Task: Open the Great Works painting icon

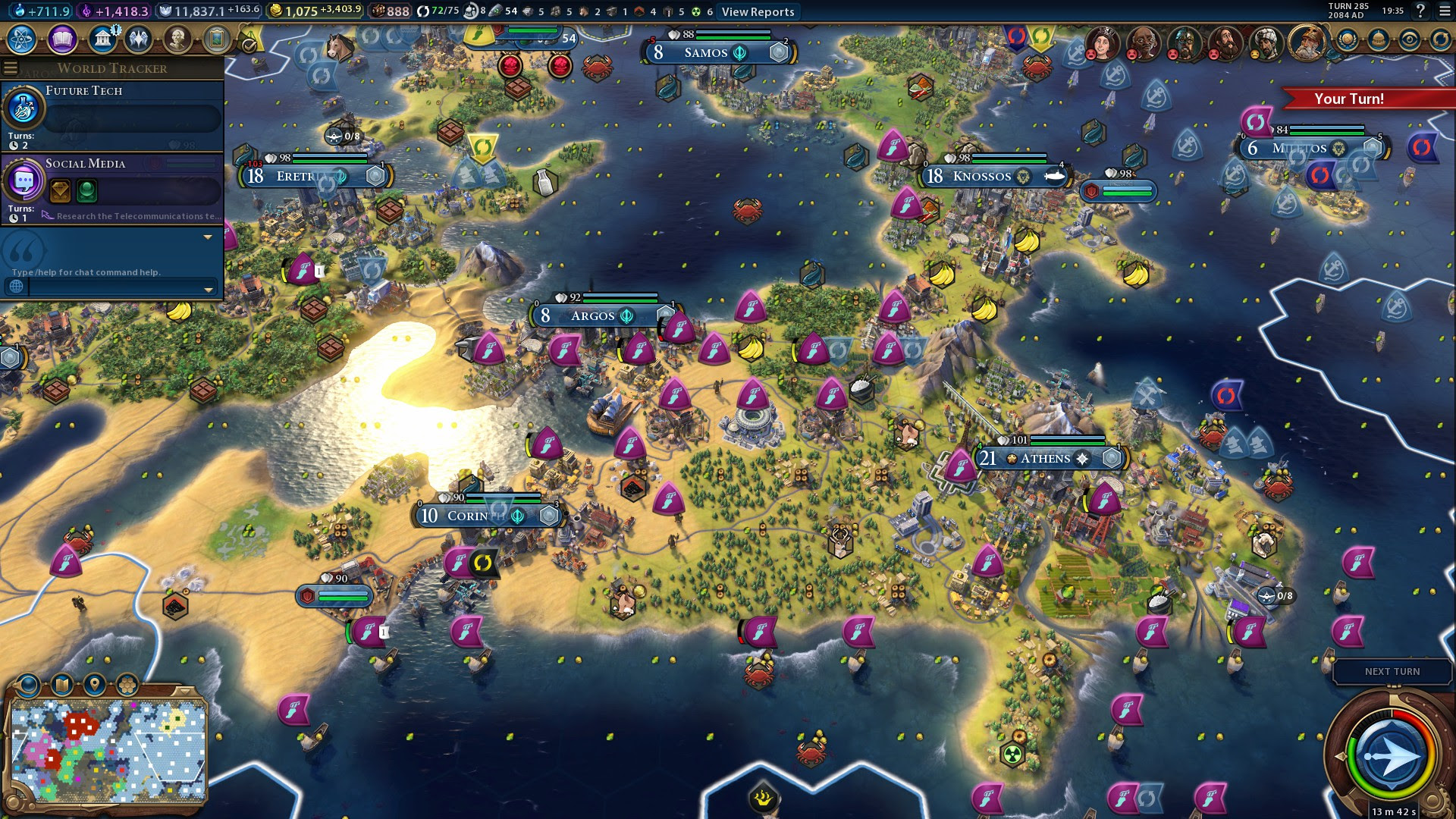Action: (216, 39)
